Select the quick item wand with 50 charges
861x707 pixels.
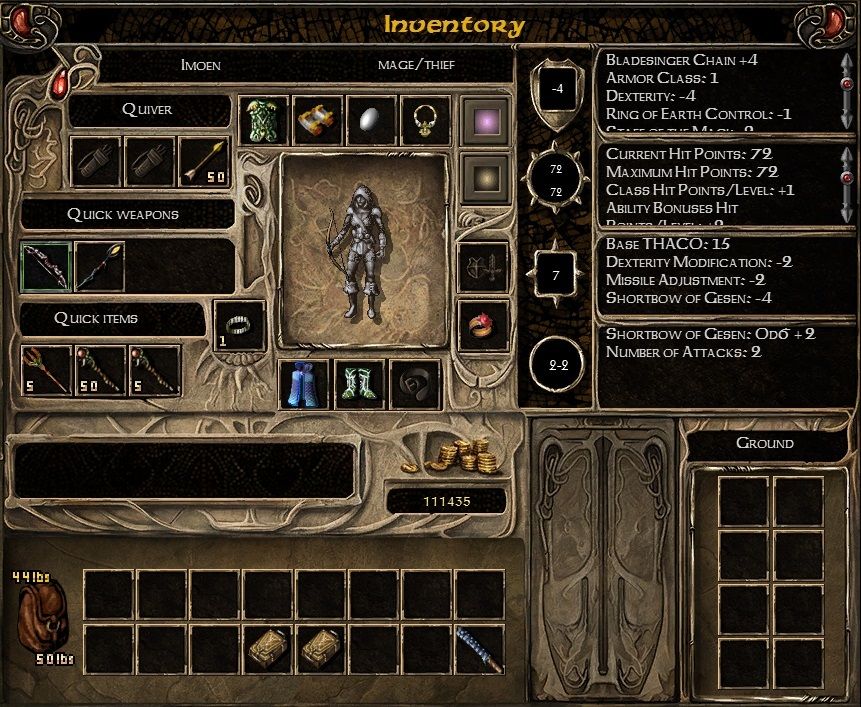click(x=100, y=370)
